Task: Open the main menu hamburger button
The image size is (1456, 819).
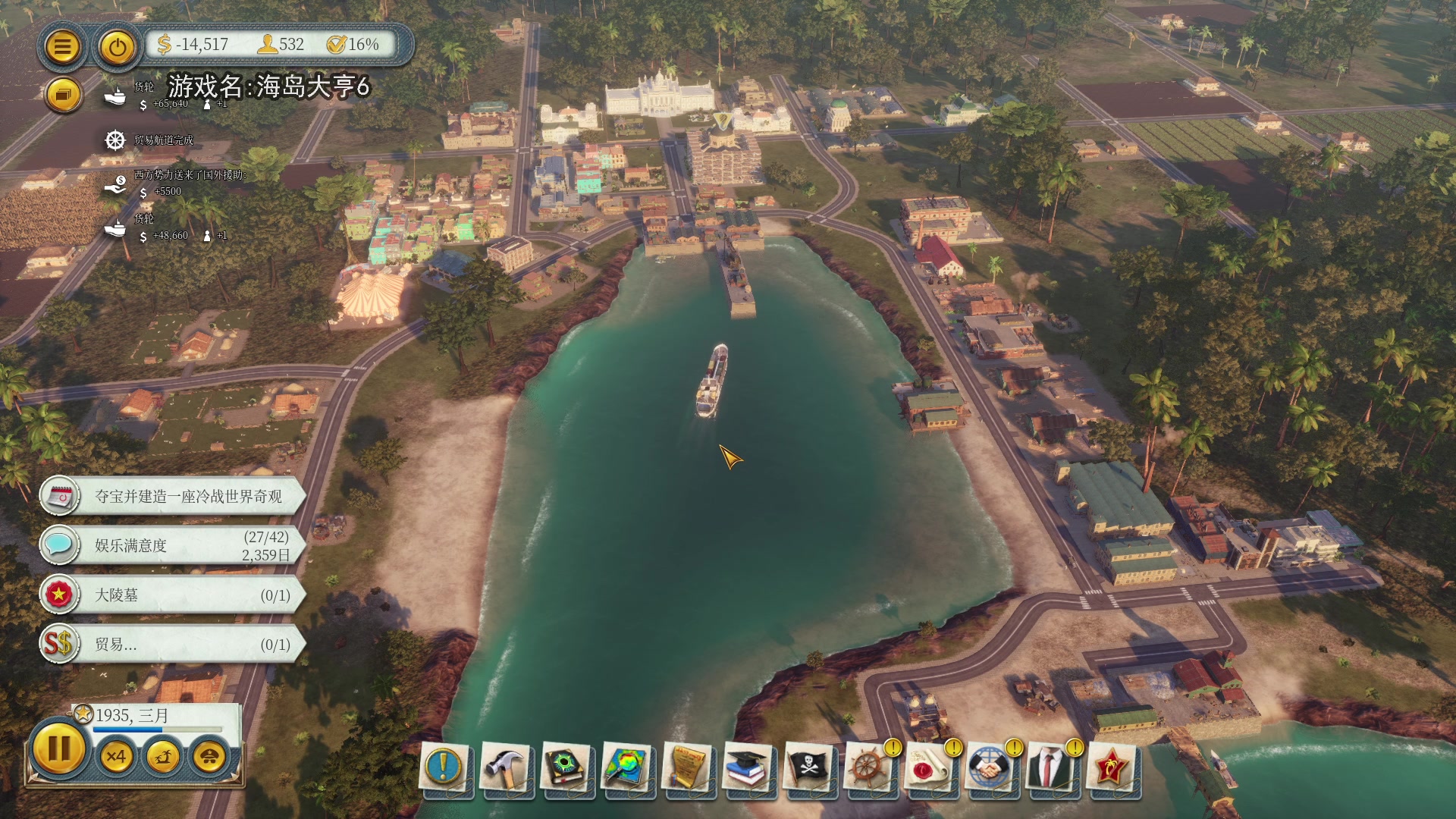Action: point(62,47)
